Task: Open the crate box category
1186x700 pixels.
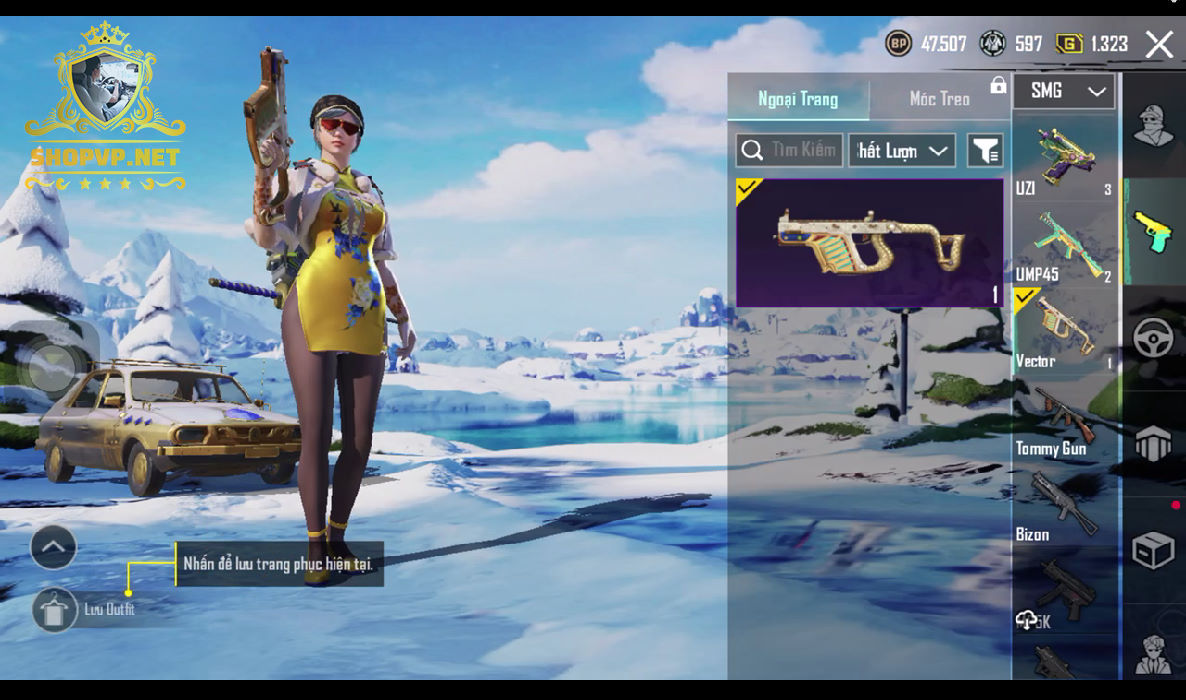Action: 1153,550
